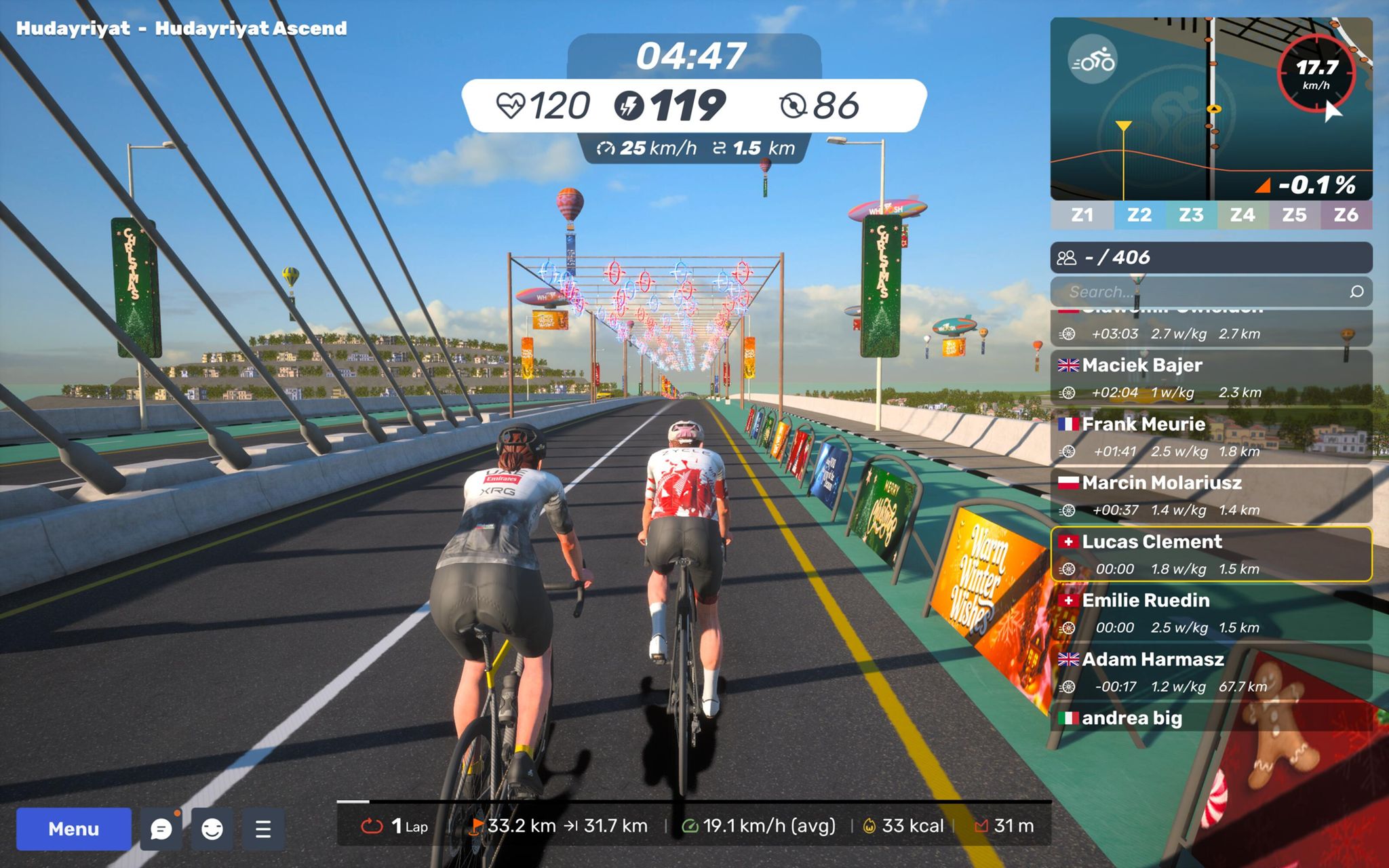Choose Marcin Molariusz's rider row
1389x868 pixels.
coord(1211,495)
